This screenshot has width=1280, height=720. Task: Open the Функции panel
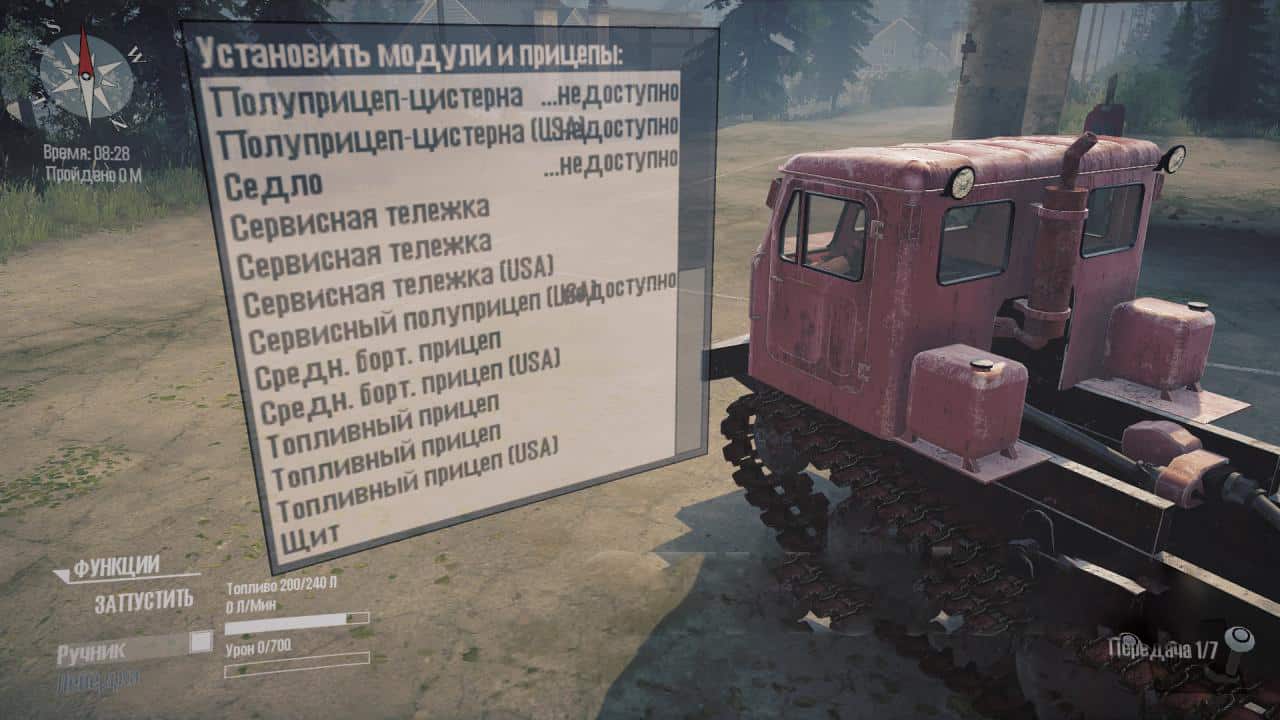(x=115, y=568)
